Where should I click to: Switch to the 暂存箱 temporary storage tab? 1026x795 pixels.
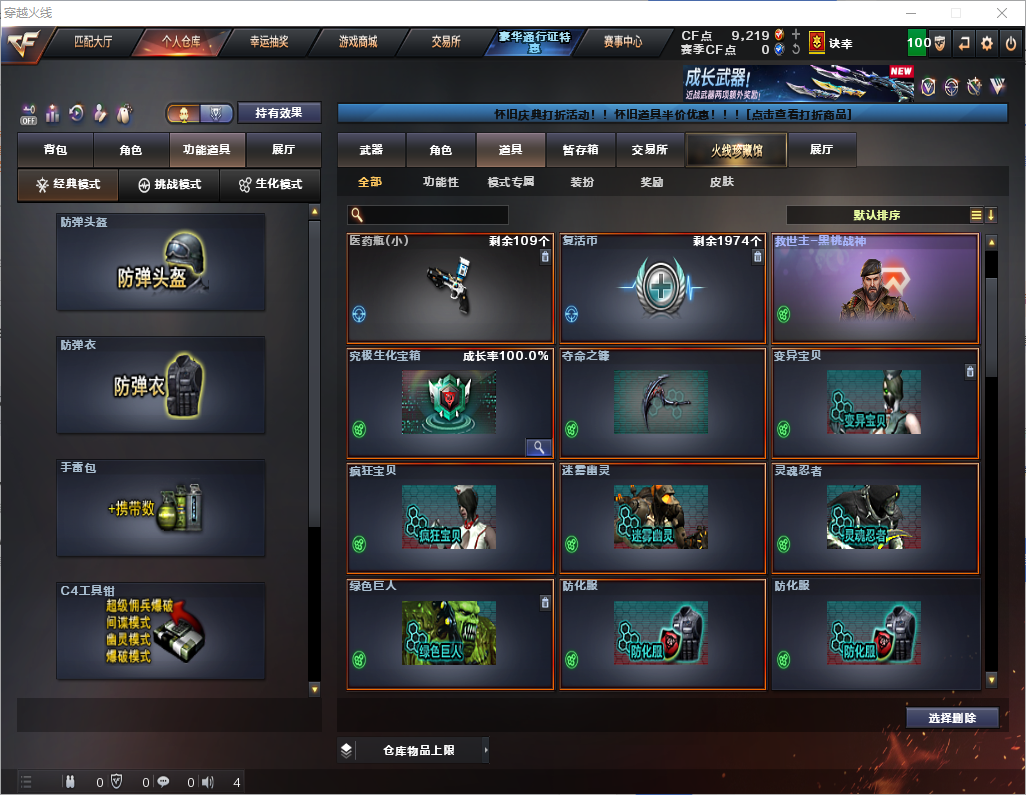580,150
